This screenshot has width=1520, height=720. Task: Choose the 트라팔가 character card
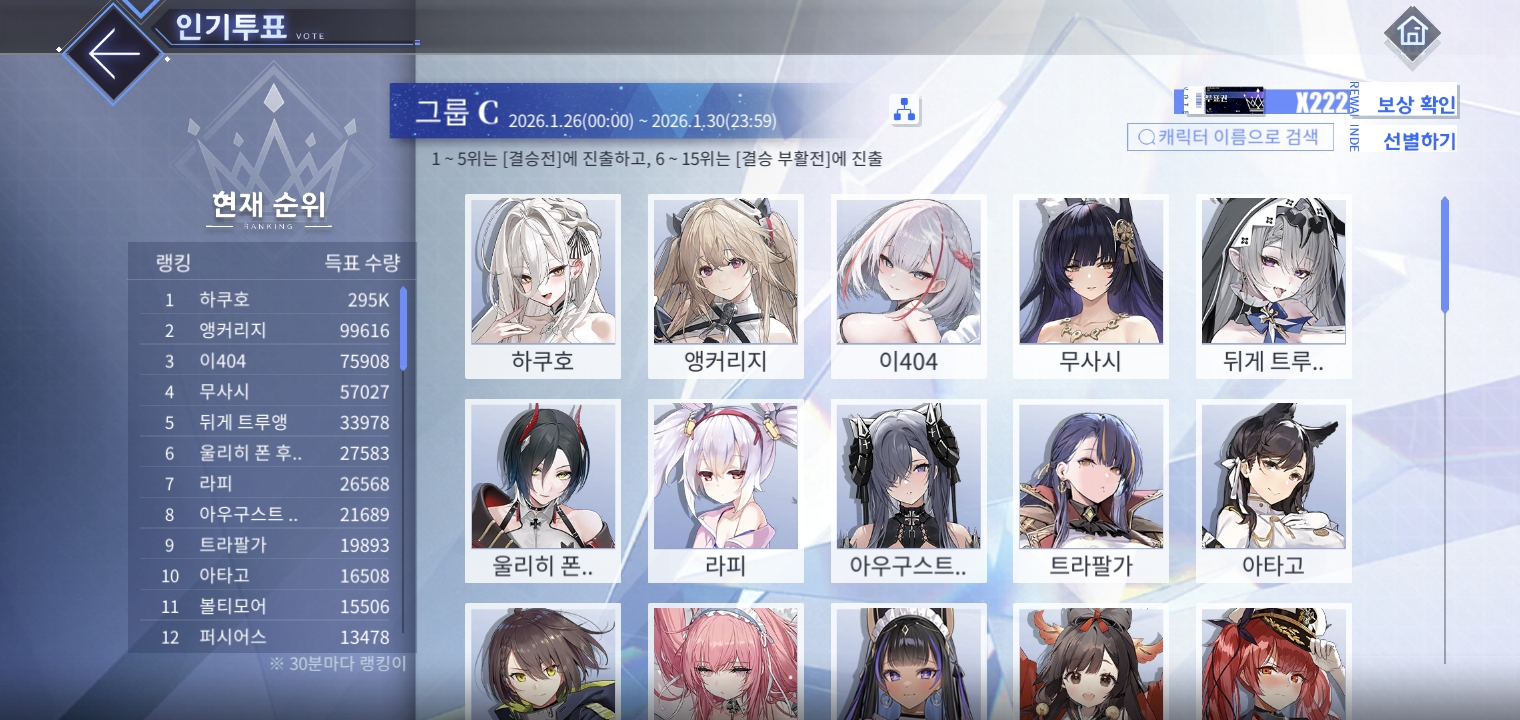(1091, 490)
